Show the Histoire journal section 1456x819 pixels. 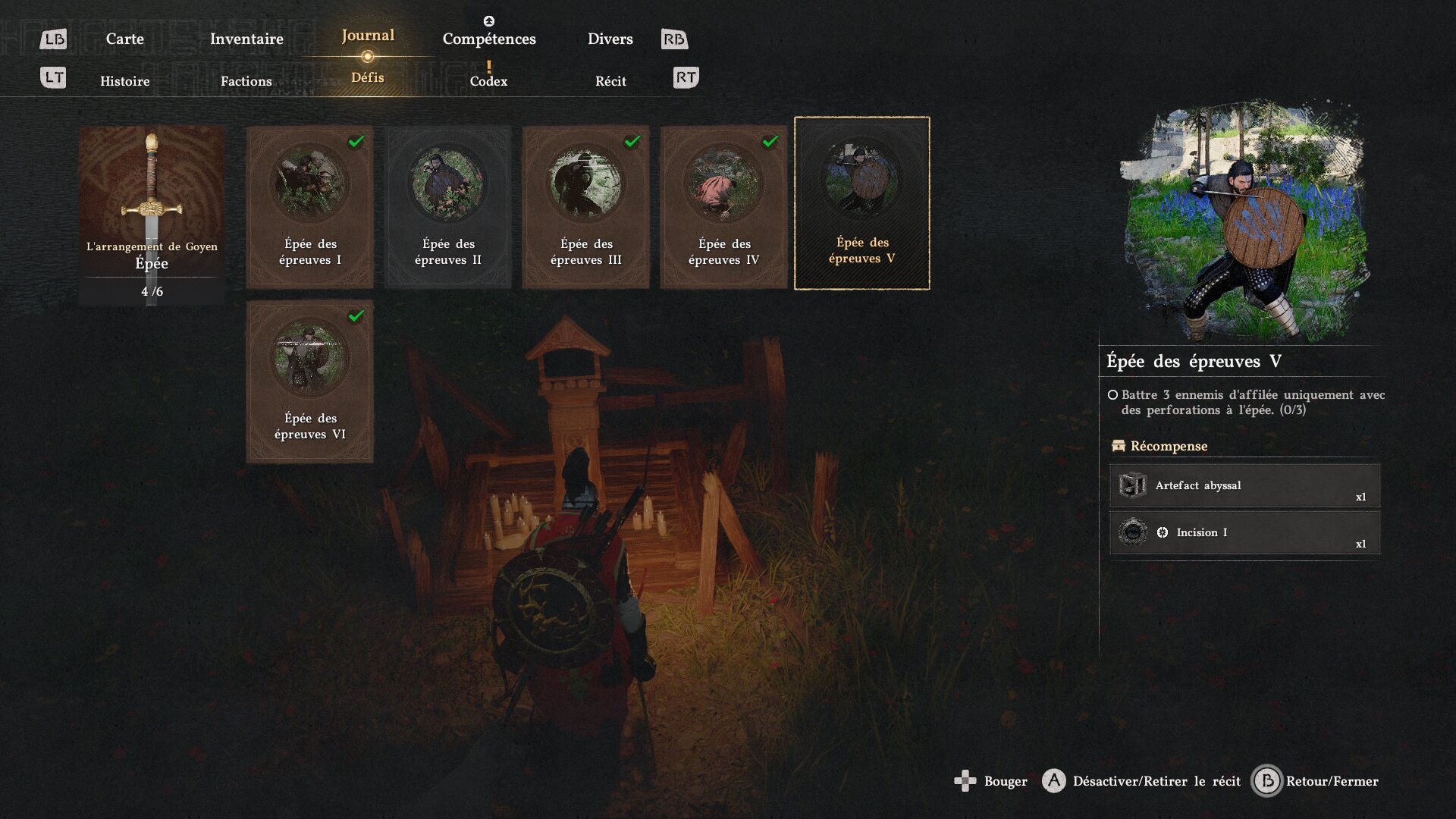(124, 81)
